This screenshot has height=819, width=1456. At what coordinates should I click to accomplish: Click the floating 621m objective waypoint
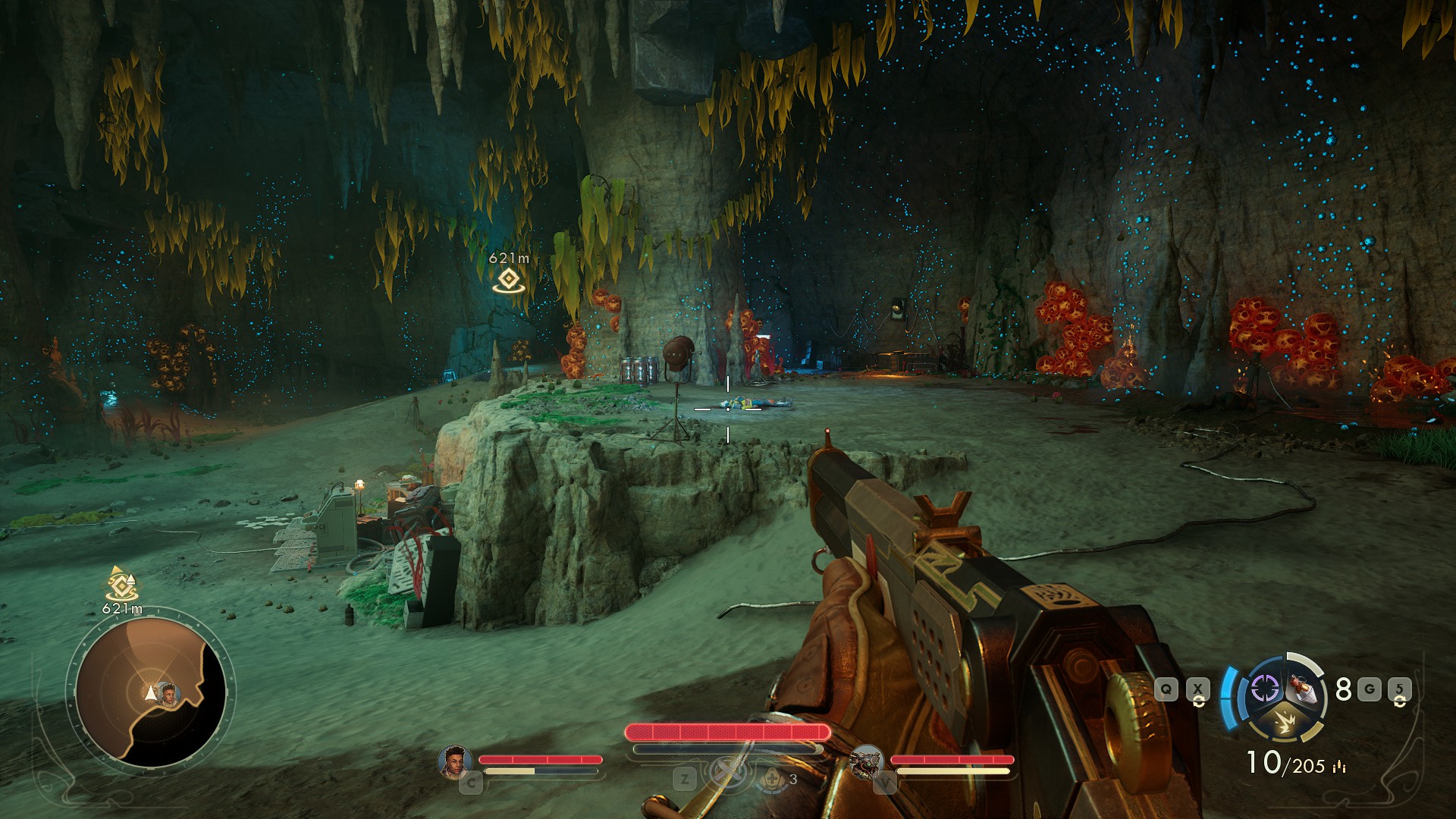point(508,280)
